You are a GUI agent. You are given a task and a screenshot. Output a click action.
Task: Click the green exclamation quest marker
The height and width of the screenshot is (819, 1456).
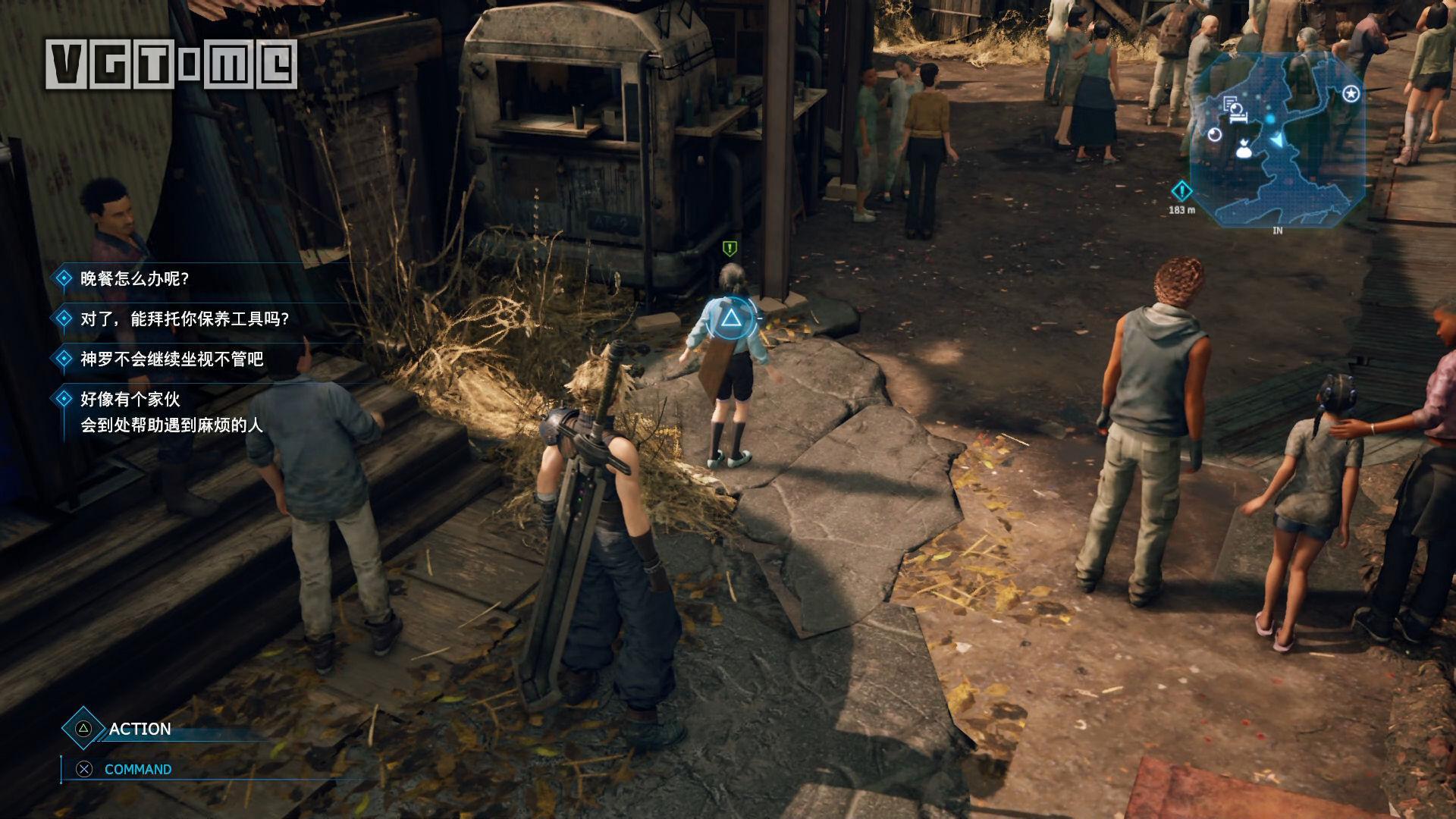pyautogui.click(x=730, y=248)
